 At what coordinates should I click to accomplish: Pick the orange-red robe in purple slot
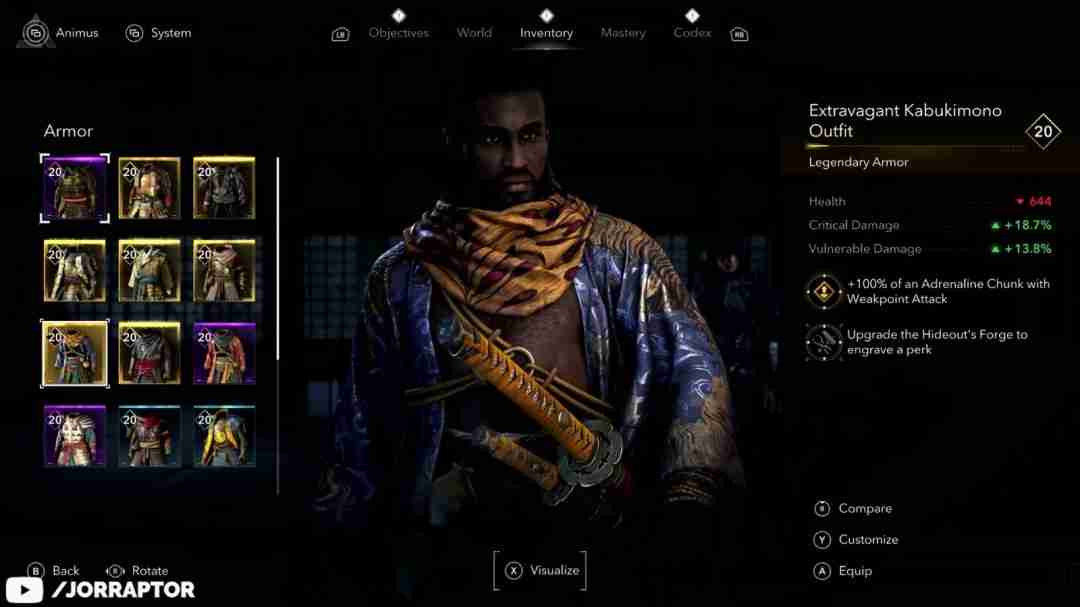tap(224, 353)
